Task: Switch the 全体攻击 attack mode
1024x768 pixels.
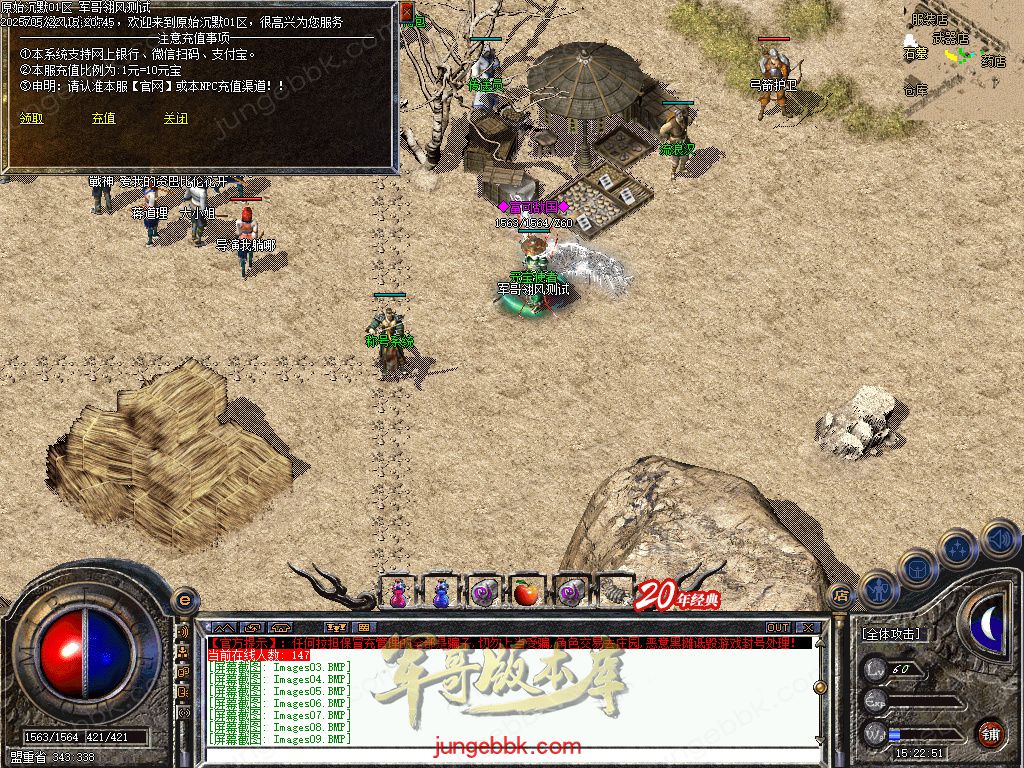Action: point(891,634)
